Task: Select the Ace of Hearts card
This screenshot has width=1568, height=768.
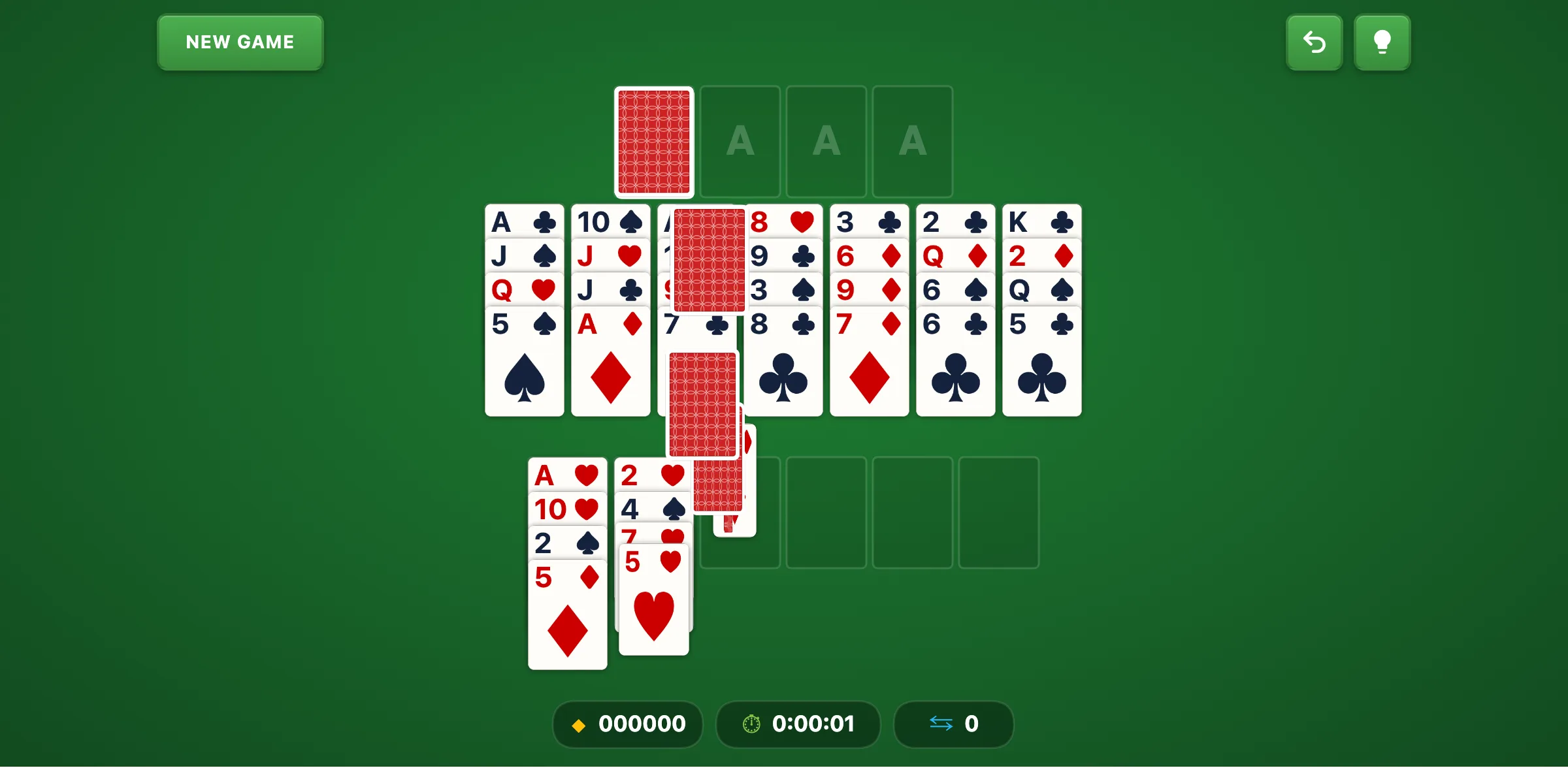Action: 566,476
